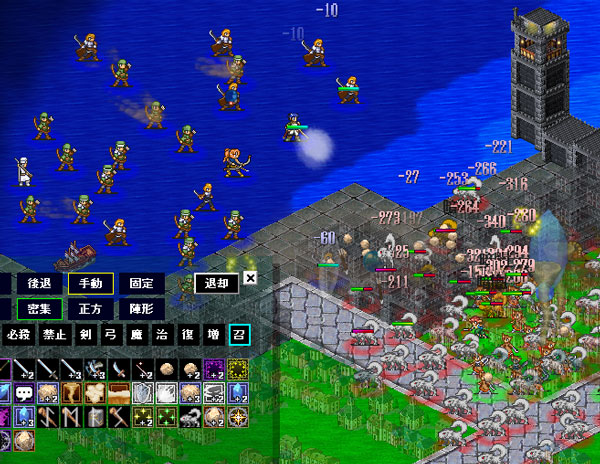The image size is (600, 464).
Task: Choose the 固定 (hold position) order
Action: pyautogui.click(x=142, y=284)
